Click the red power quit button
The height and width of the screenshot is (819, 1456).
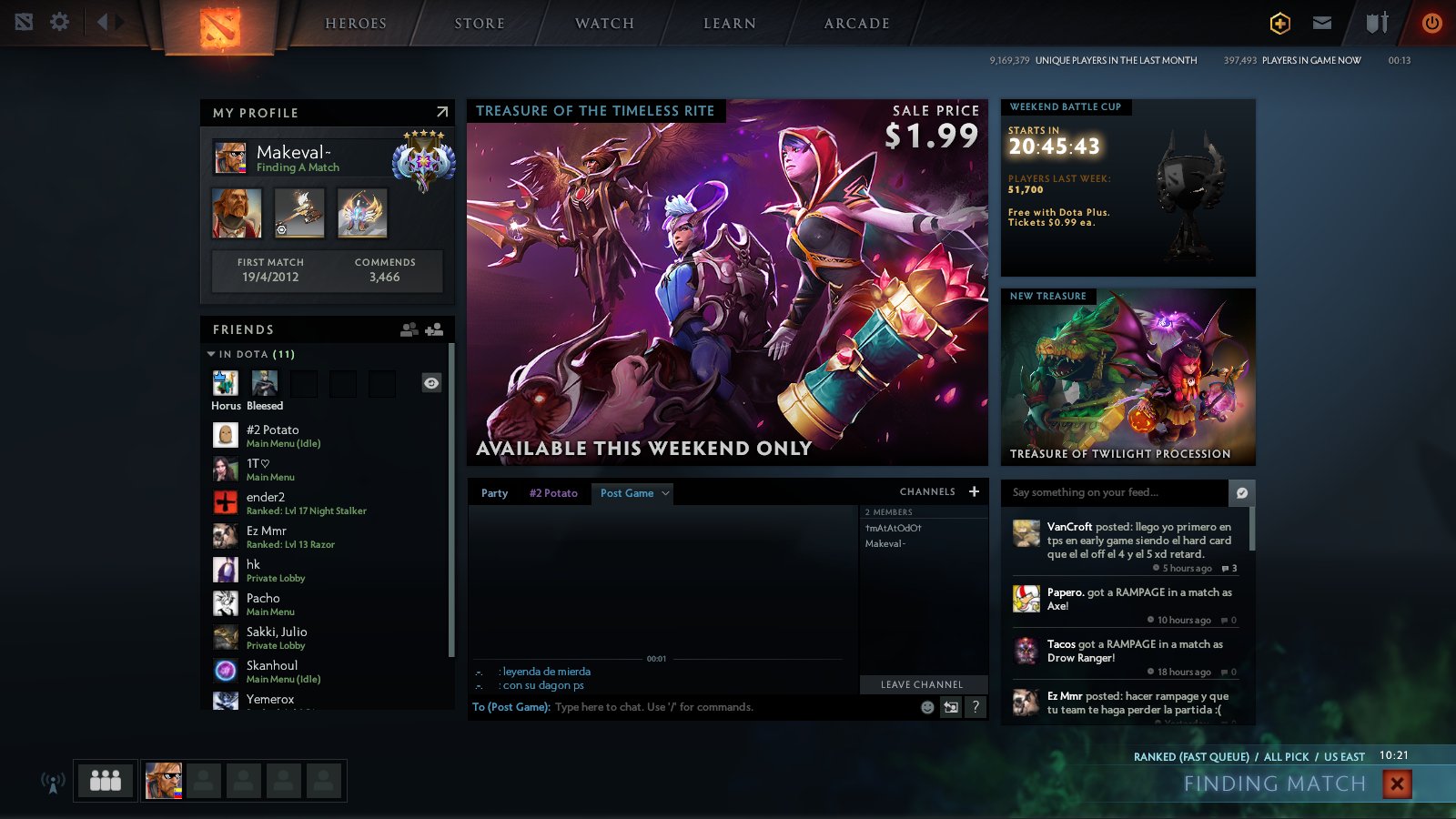click(1431, 23)
